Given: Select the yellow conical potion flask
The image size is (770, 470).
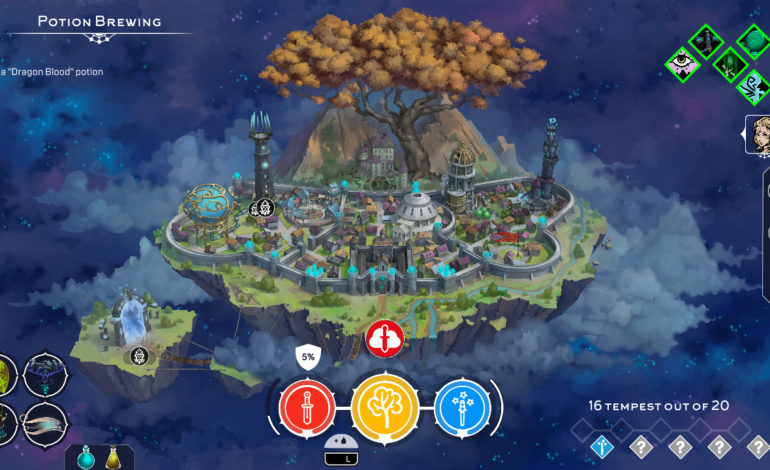Looking at the screenshot, I should [113, 459].
